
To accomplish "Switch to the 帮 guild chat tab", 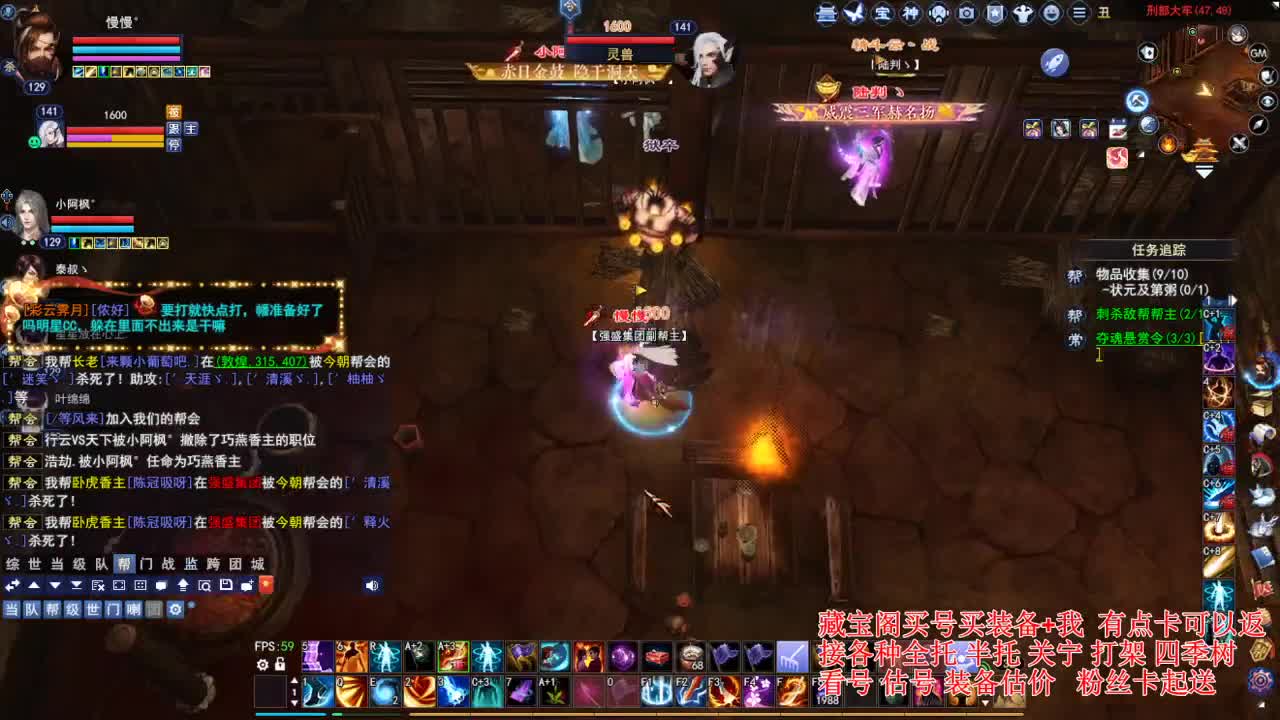I will pos(126,565).
